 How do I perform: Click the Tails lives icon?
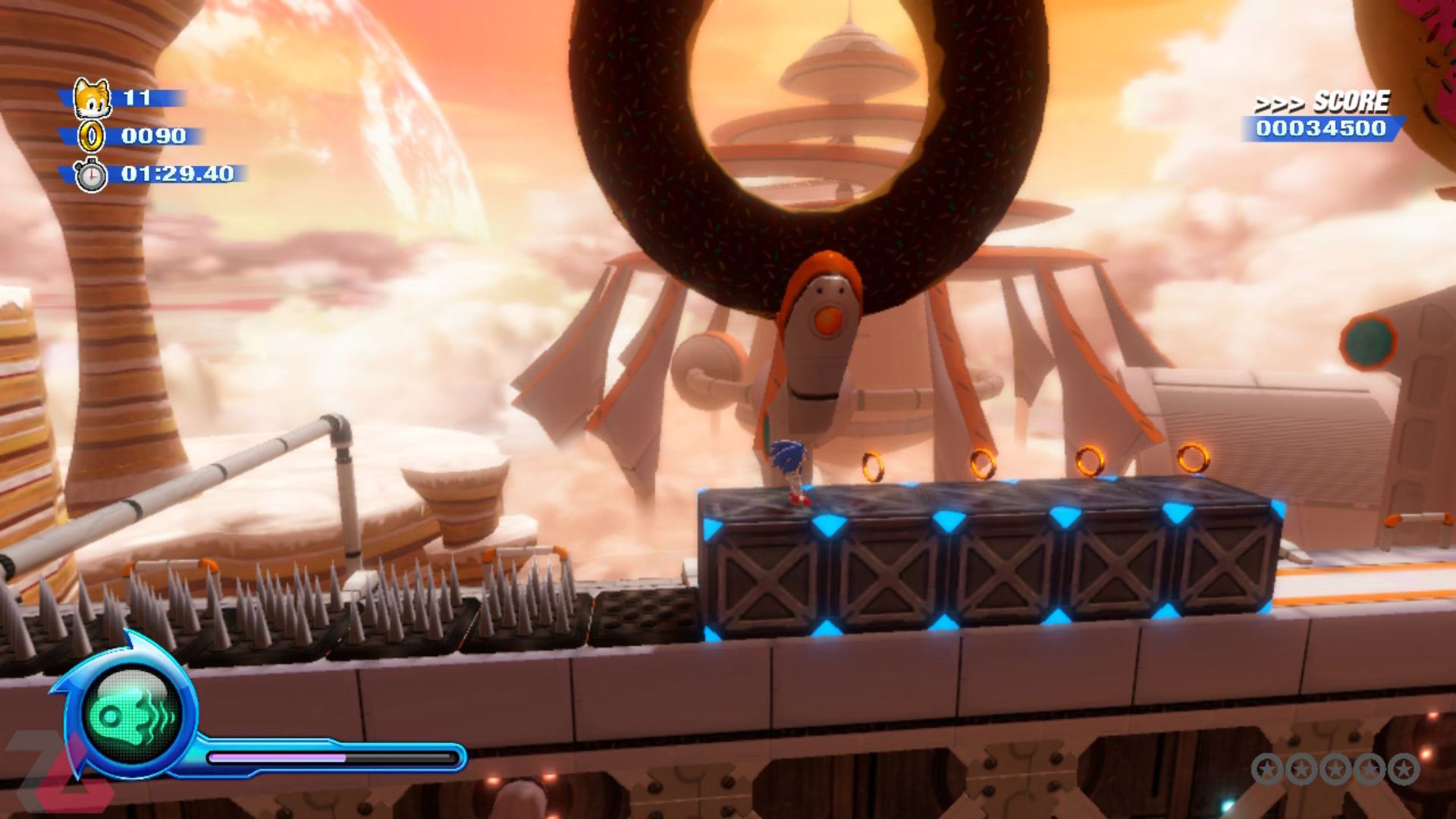click(x=92, y=98)
